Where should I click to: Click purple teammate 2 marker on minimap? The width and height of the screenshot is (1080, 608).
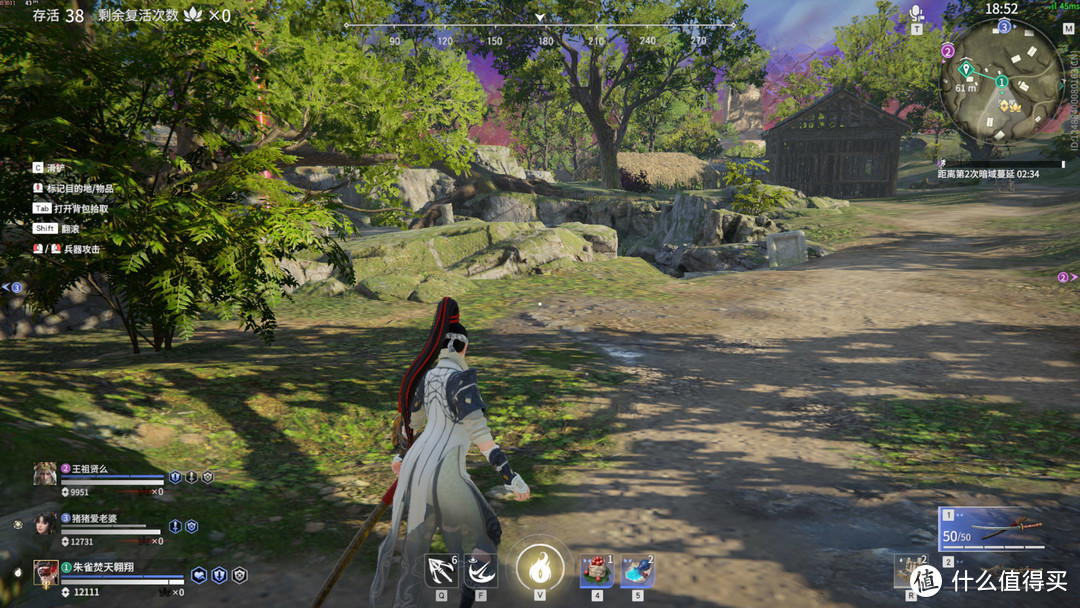948,51
